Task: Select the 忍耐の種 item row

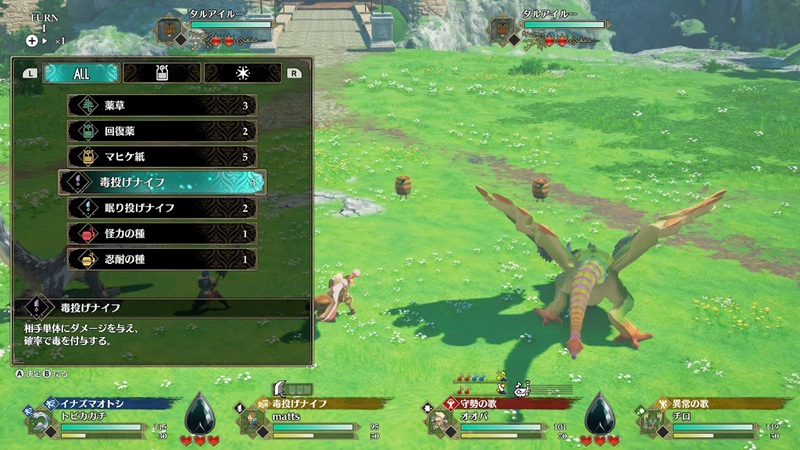Action: (162, 259)
